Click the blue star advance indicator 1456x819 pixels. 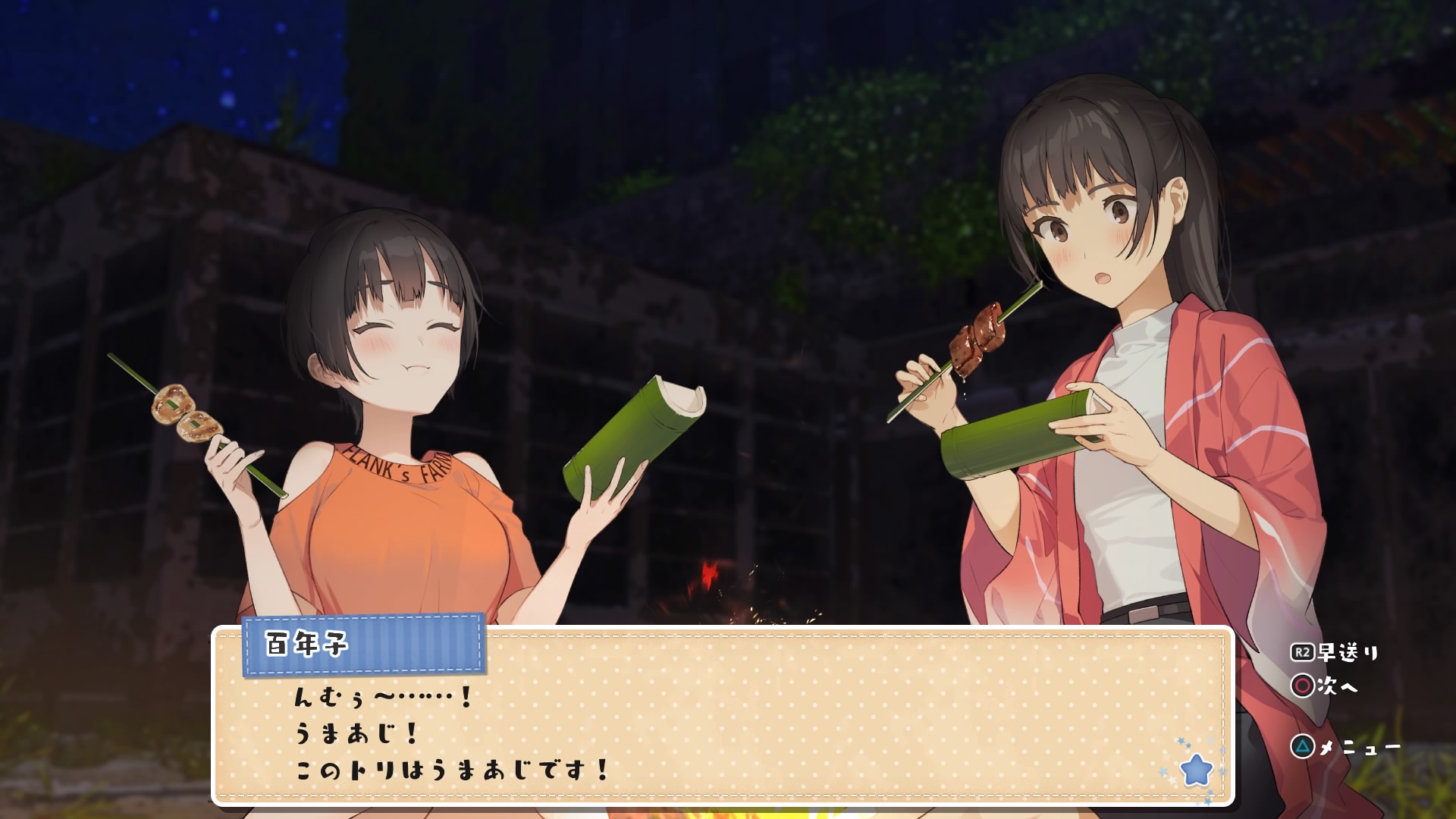click(1197, 769)
